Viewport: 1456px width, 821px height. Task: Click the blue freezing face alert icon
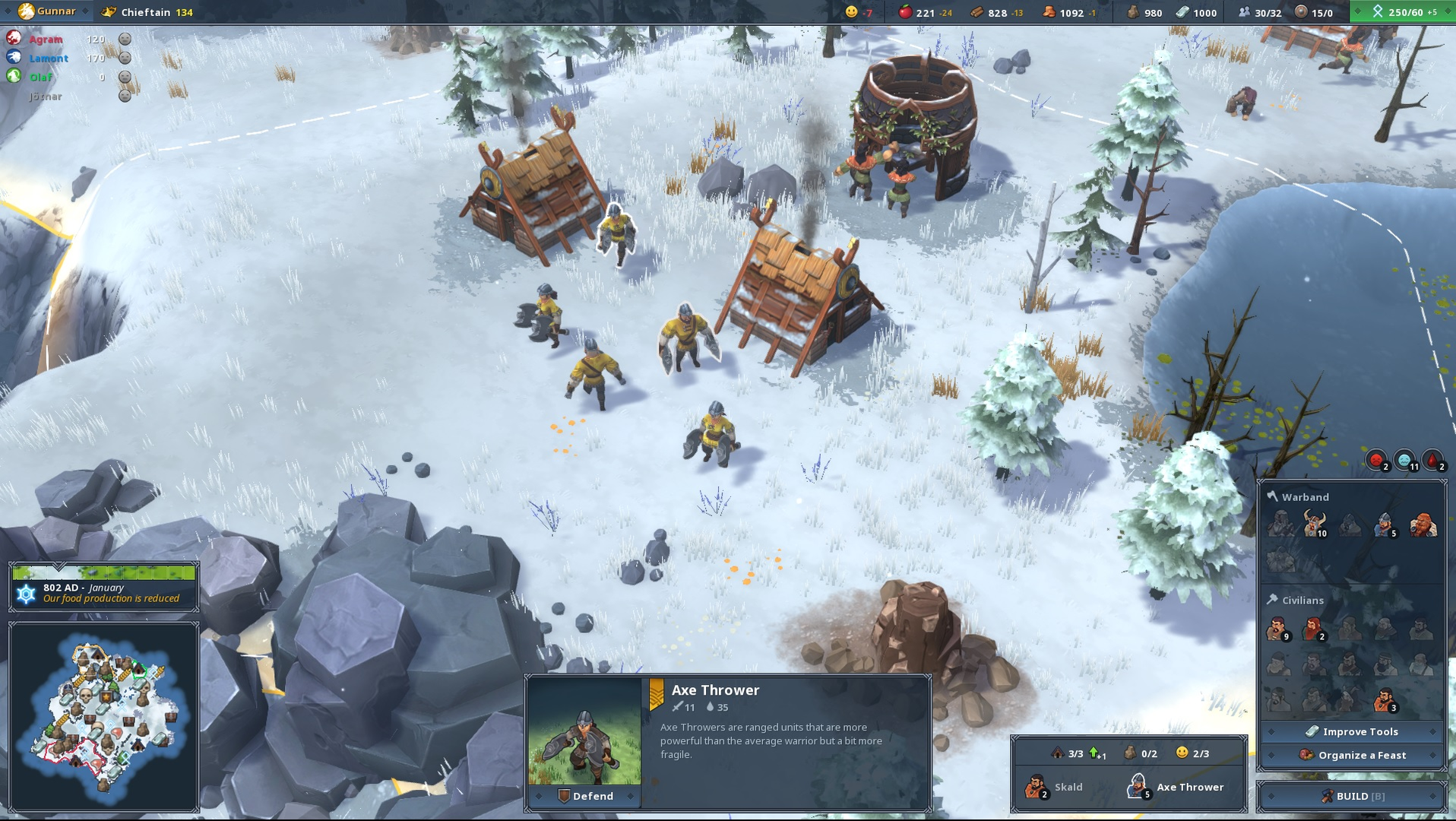1405,460
